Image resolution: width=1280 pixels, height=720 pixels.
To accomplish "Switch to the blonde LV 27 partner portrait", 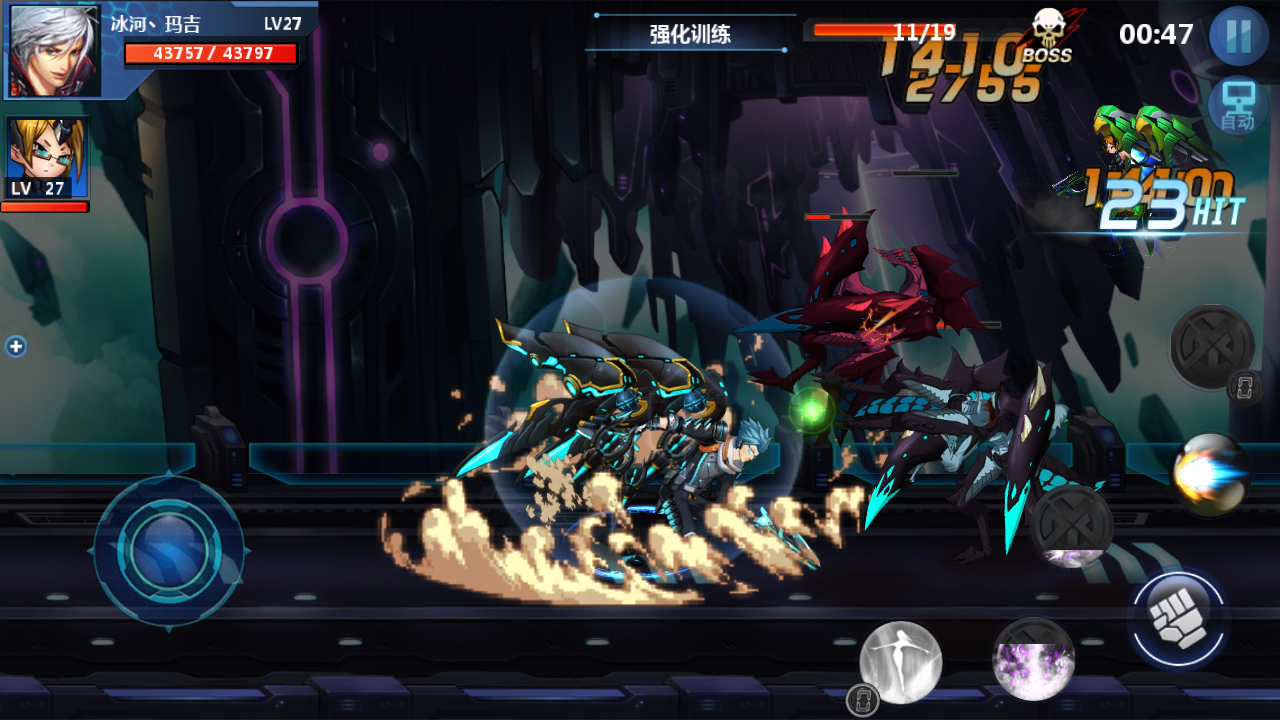I will coord(47,158).
